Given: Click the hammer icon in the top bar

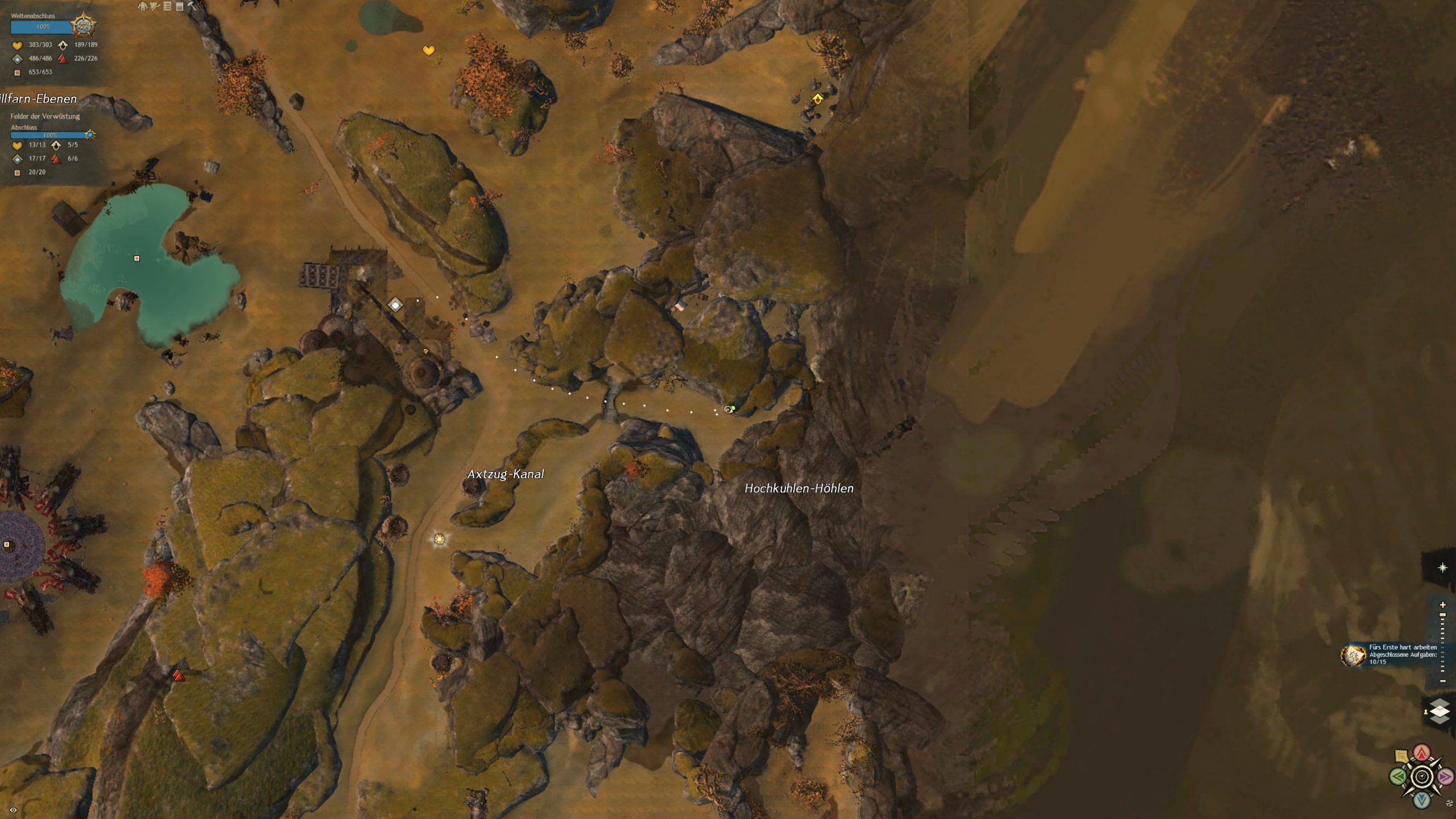Looking at the screenshot, I should click(192, 6).
